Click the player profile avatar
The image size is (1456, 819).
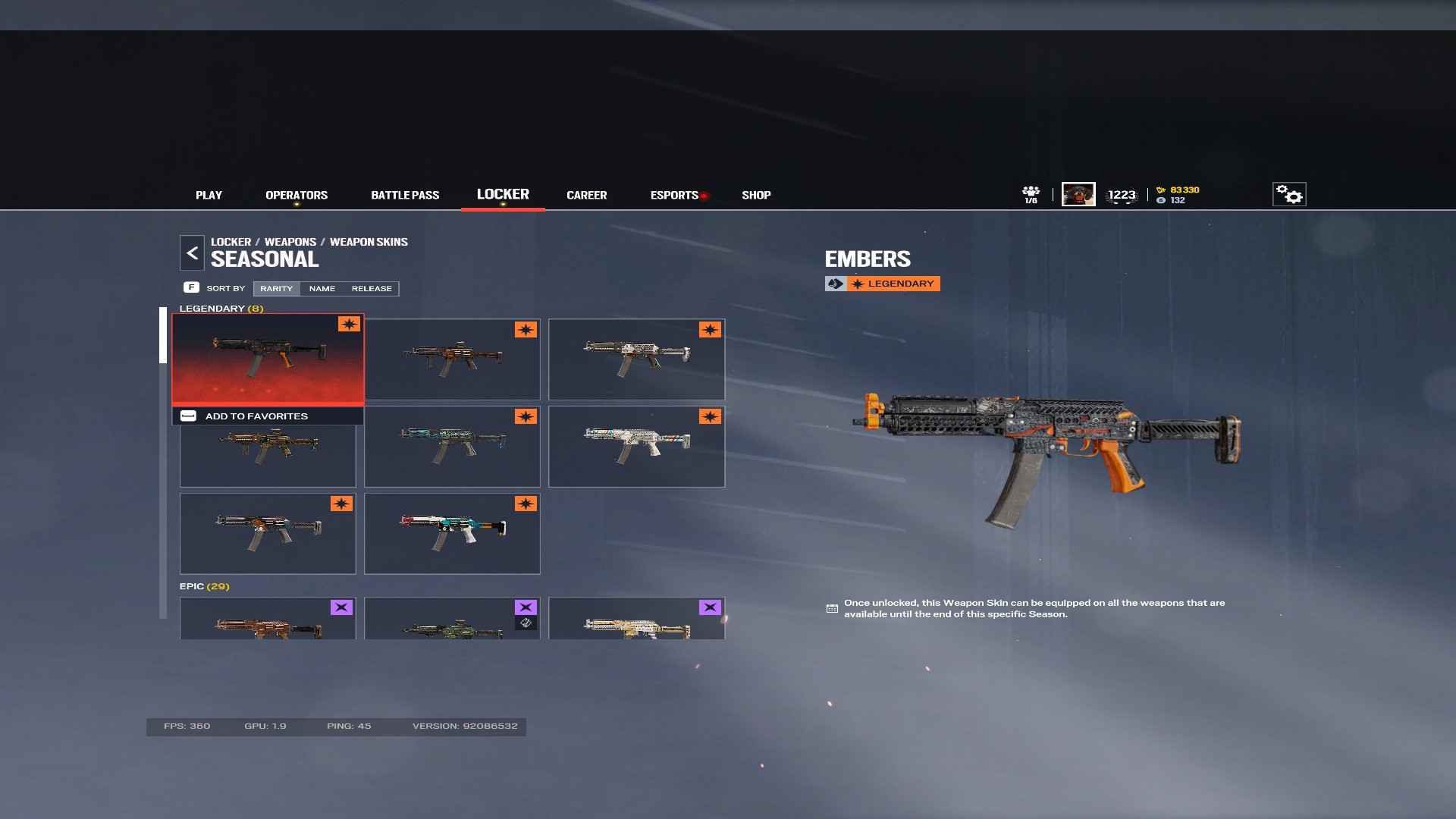[x=1078, y=194]
